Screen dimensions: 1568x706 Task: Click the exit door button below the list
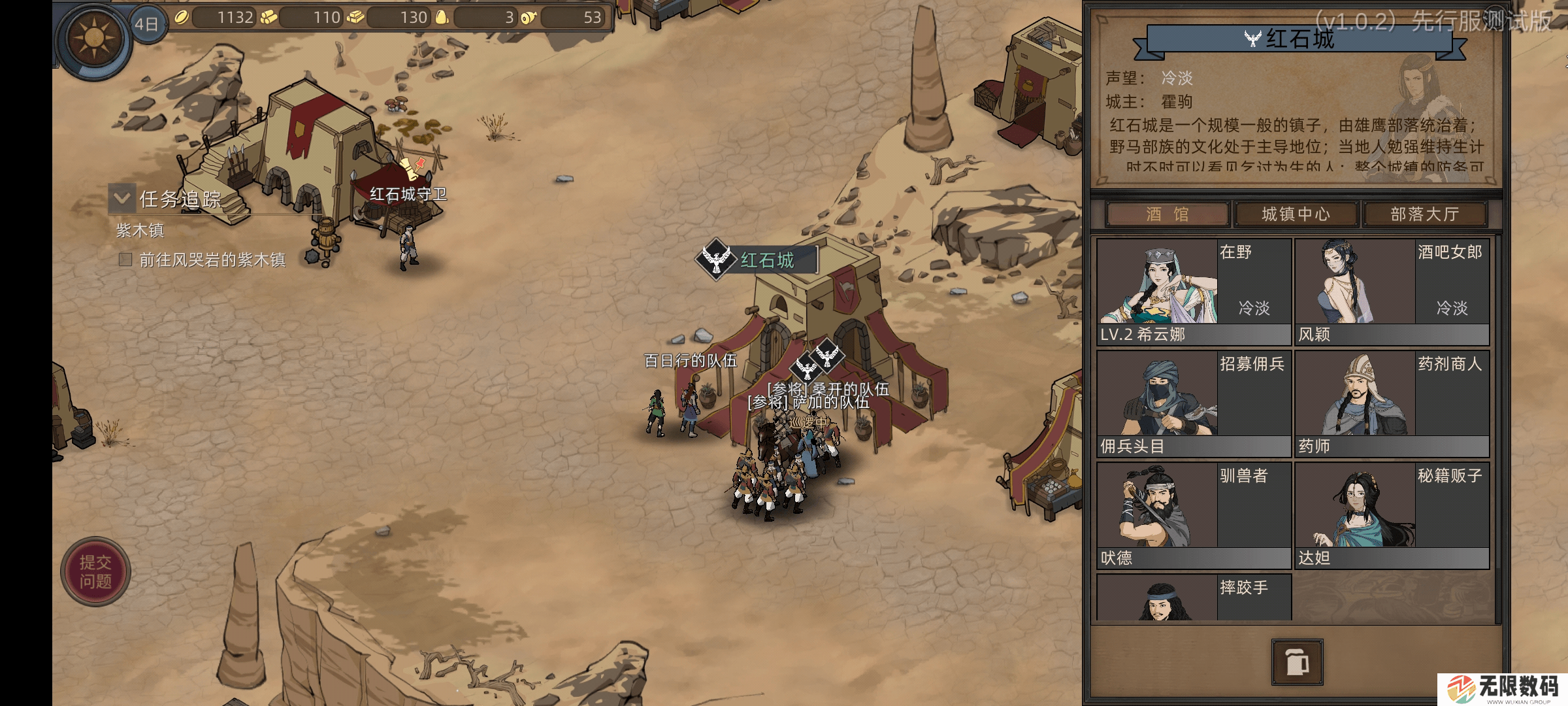[x=1297, y=662]
